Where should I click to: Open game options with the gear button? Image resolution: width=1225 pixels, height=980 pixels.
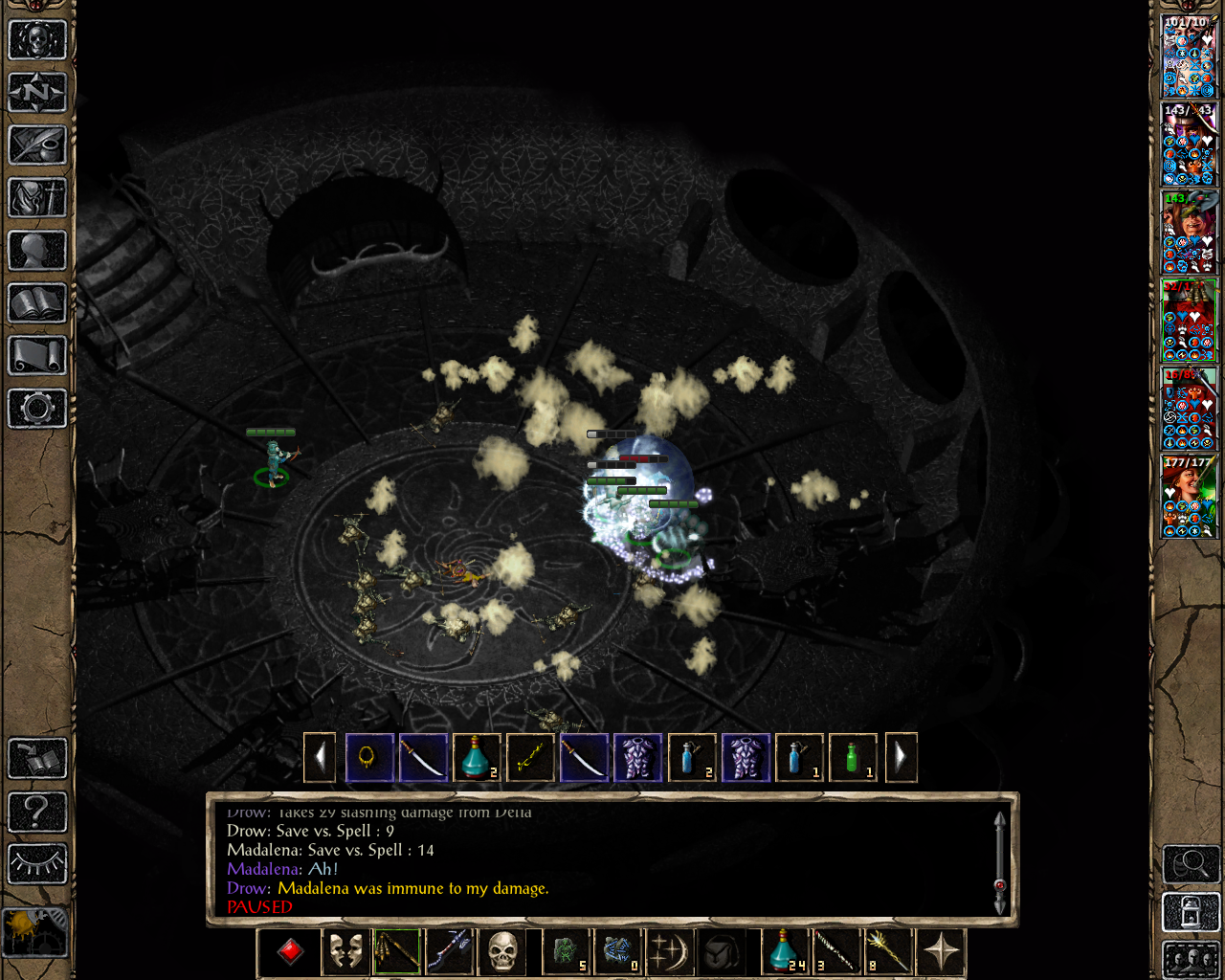point(37,409)
